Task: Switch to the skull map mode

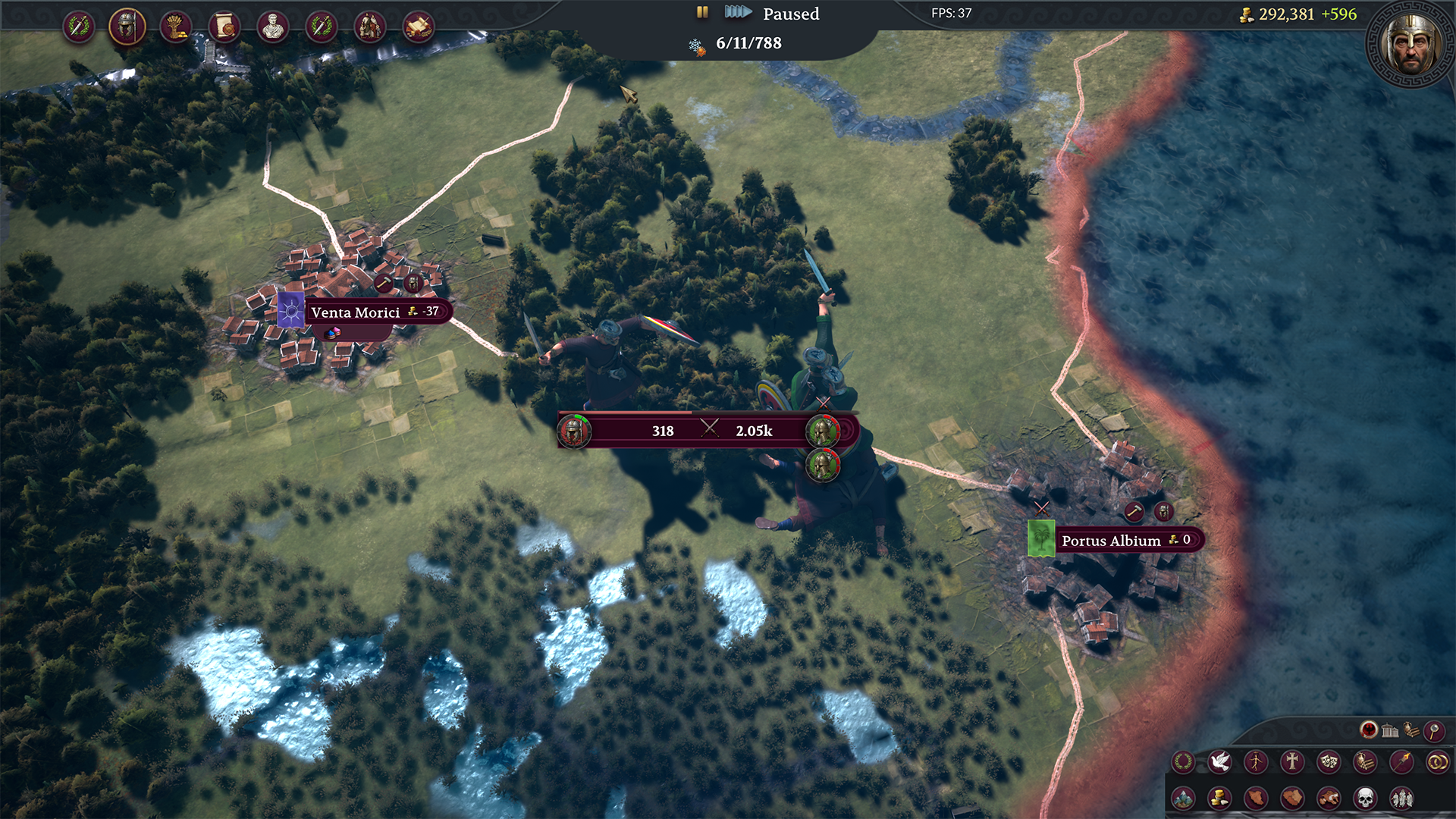Action: tap(1365, 798)
